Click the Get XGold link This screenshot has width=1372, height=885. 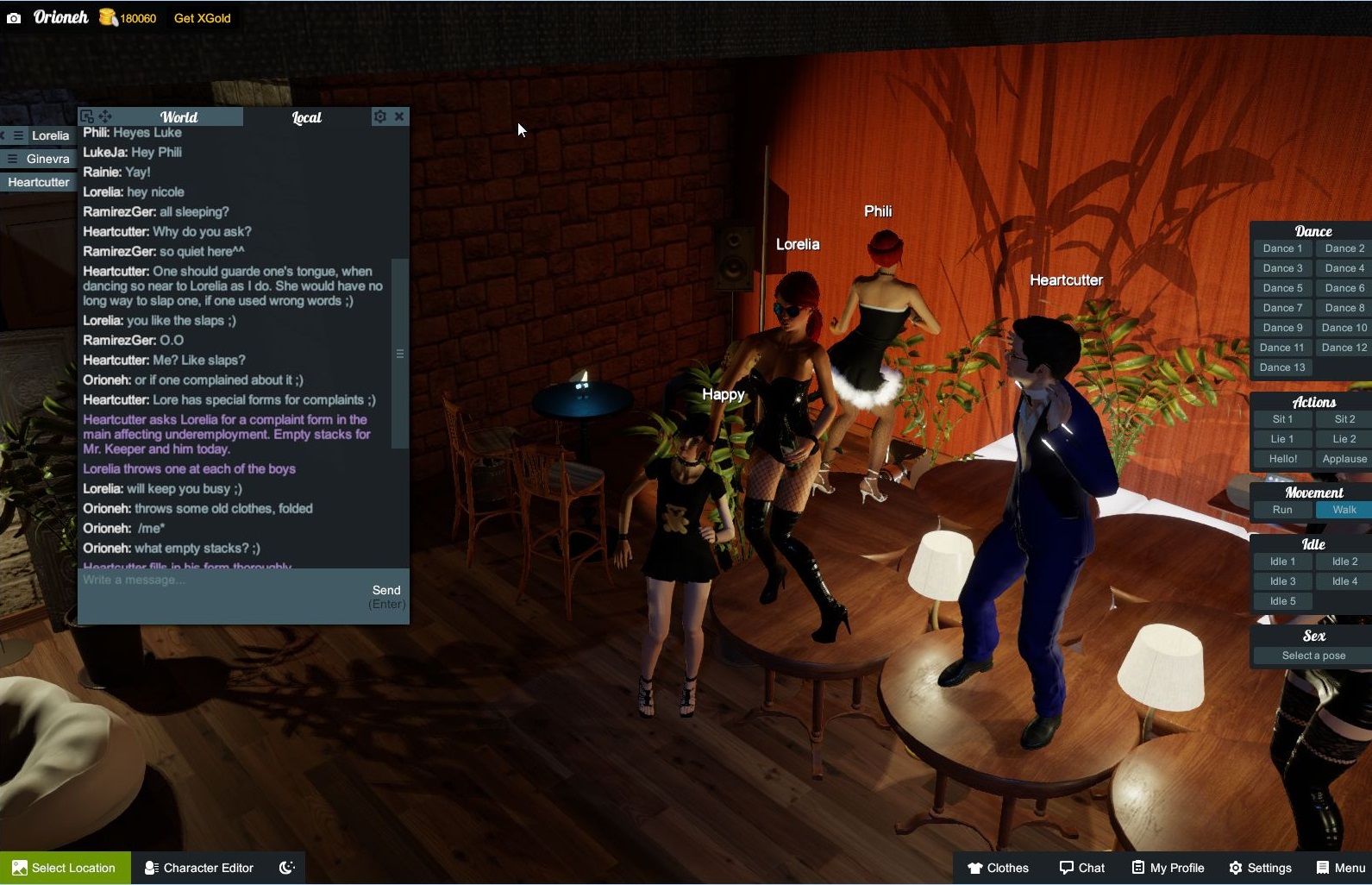click(201, 16)
